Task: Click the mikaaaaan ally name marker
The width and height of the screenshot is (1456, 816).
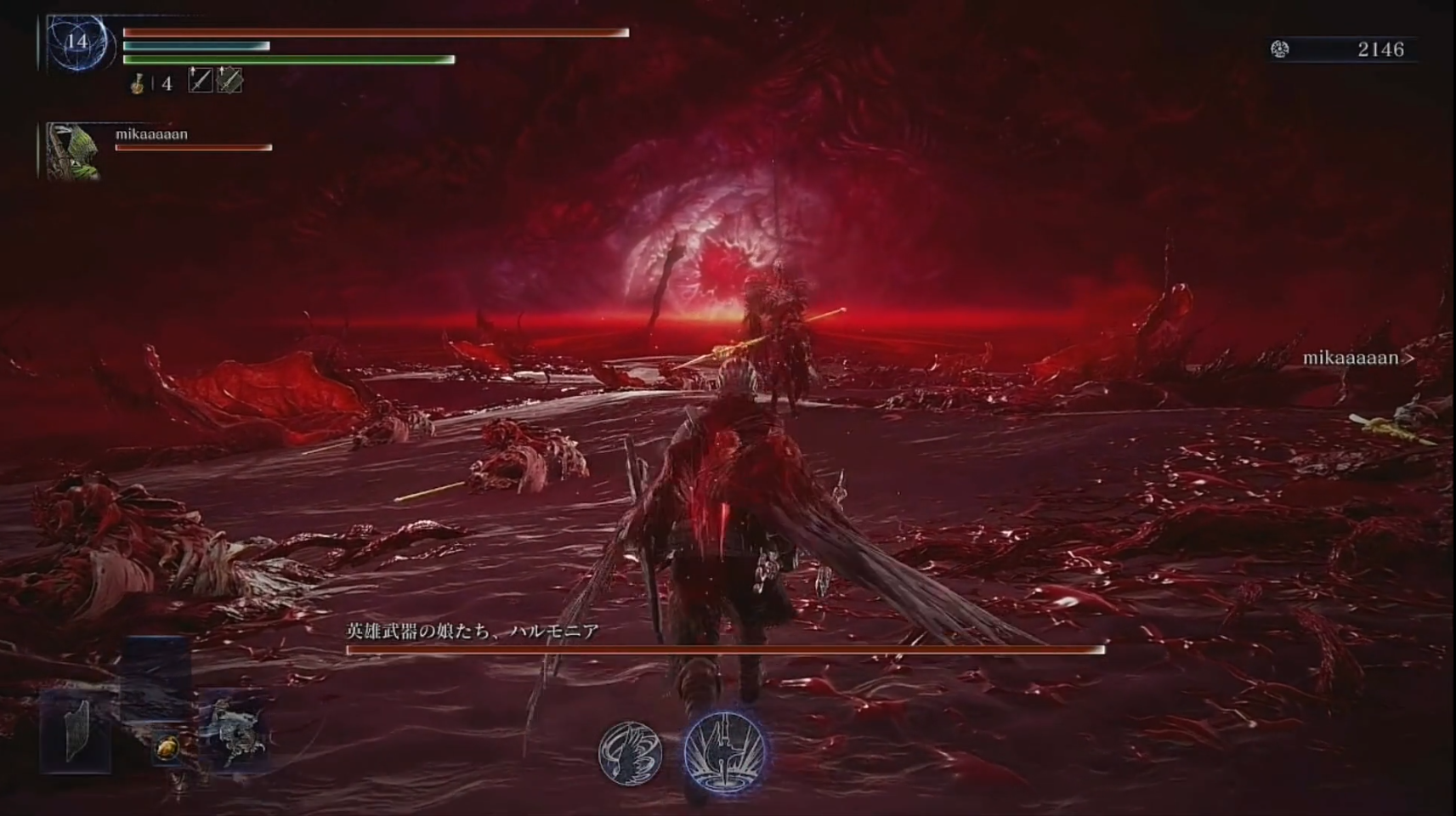Action: tap(1351, 359)
